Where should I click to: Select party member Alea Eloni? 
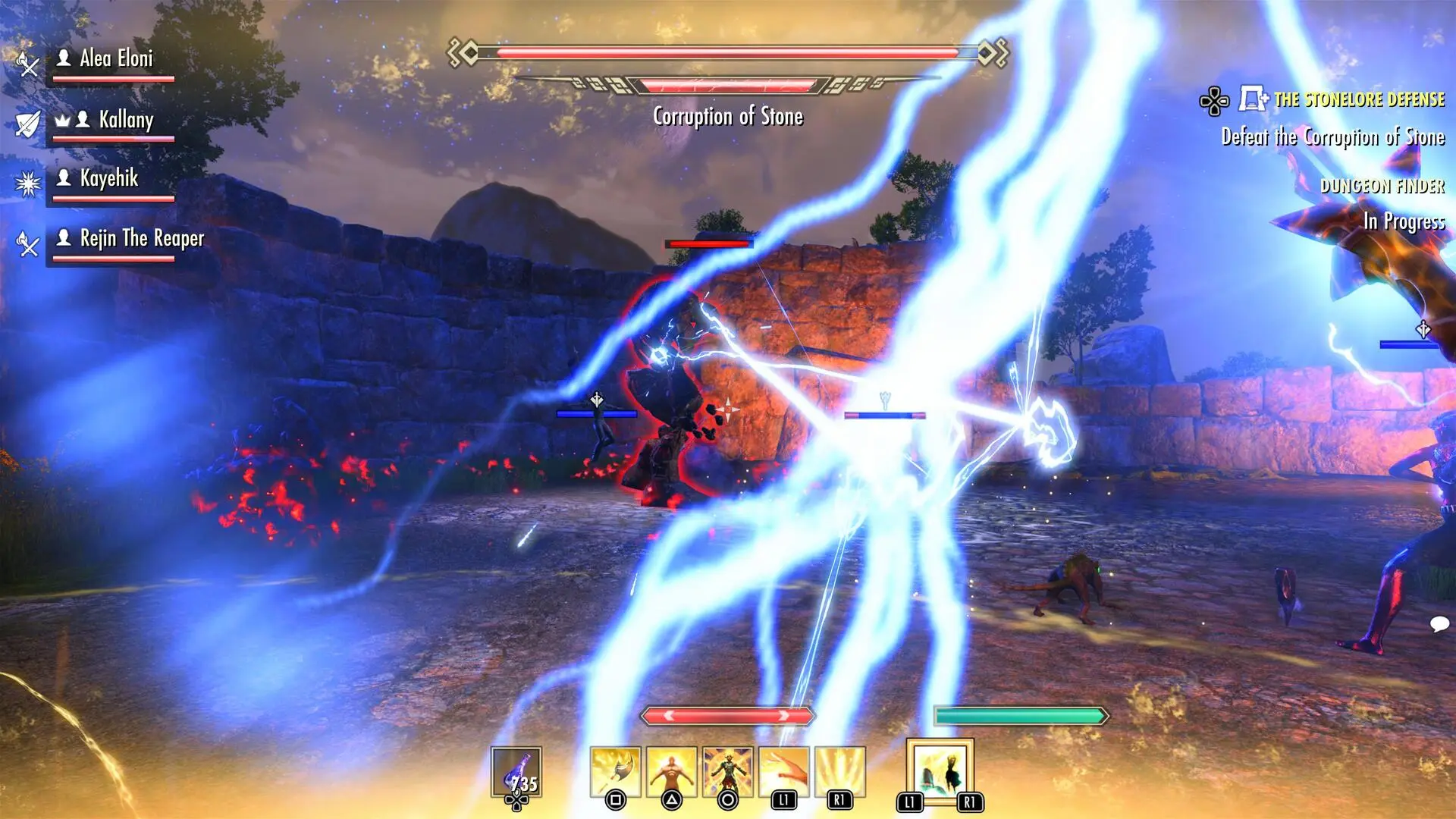click(x=115, y=59)
